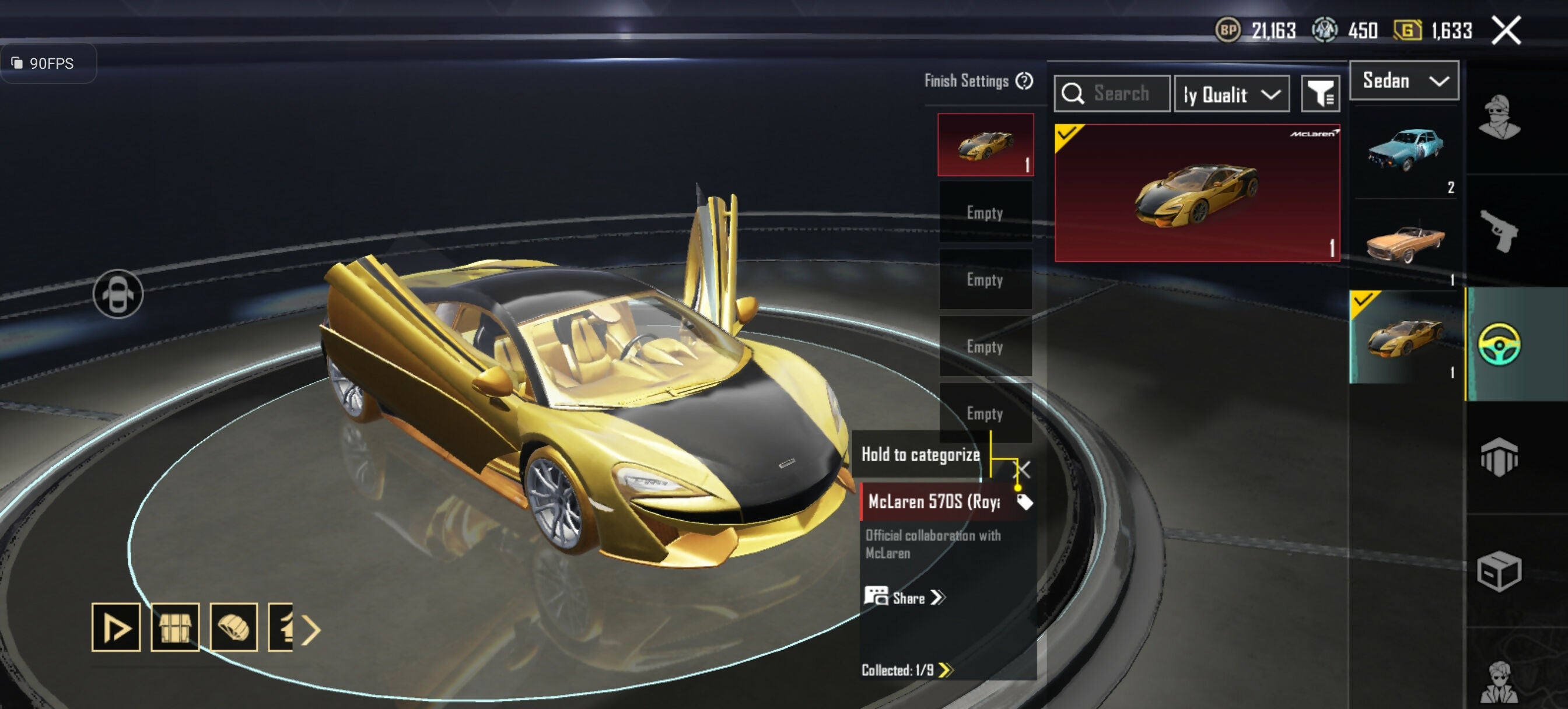
Task: Open the steering wheel vehicles category
Action: pos(1499,345)
